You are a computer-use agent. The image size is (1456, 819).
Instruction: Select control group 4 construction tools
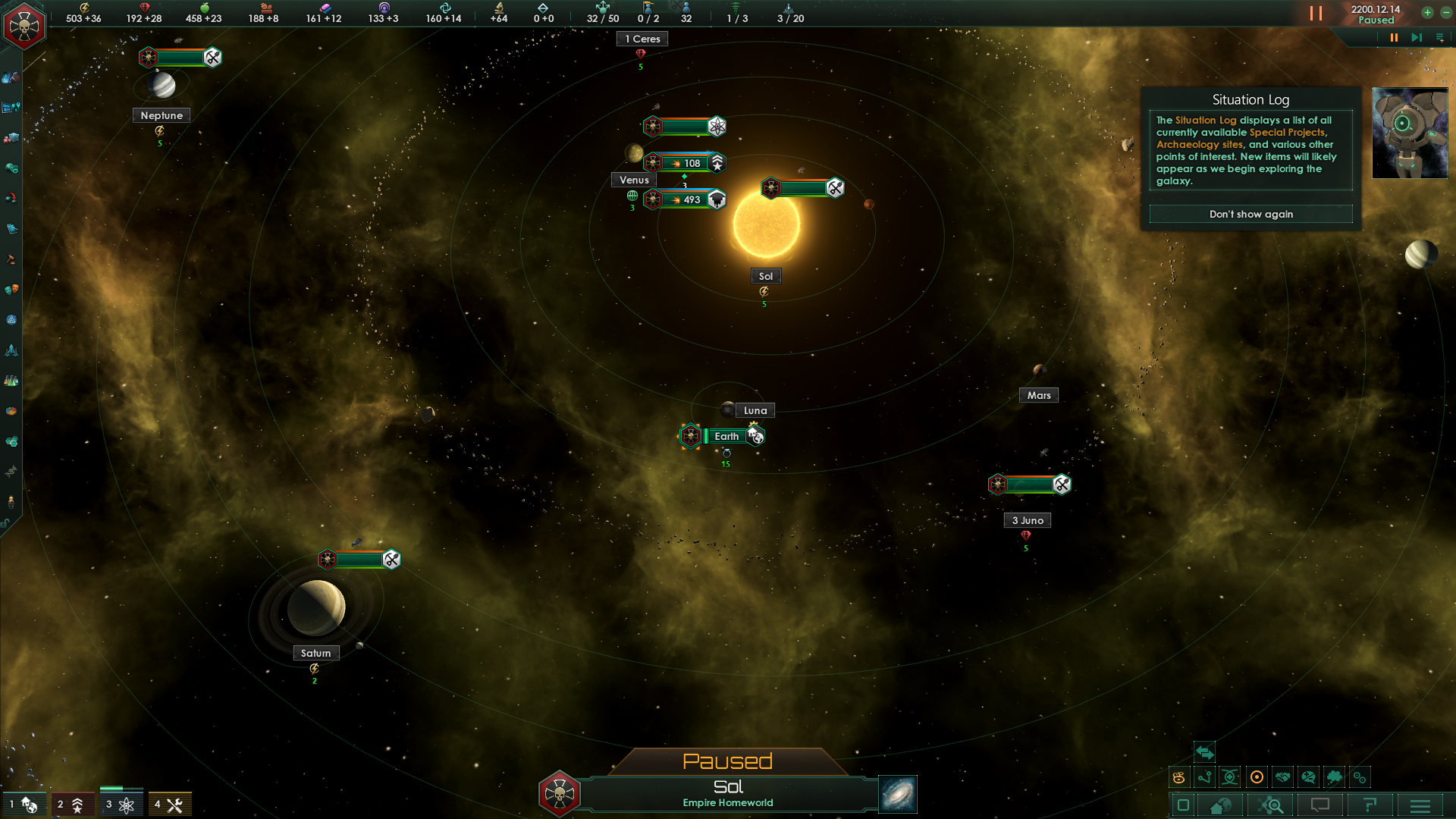(169, 805)
